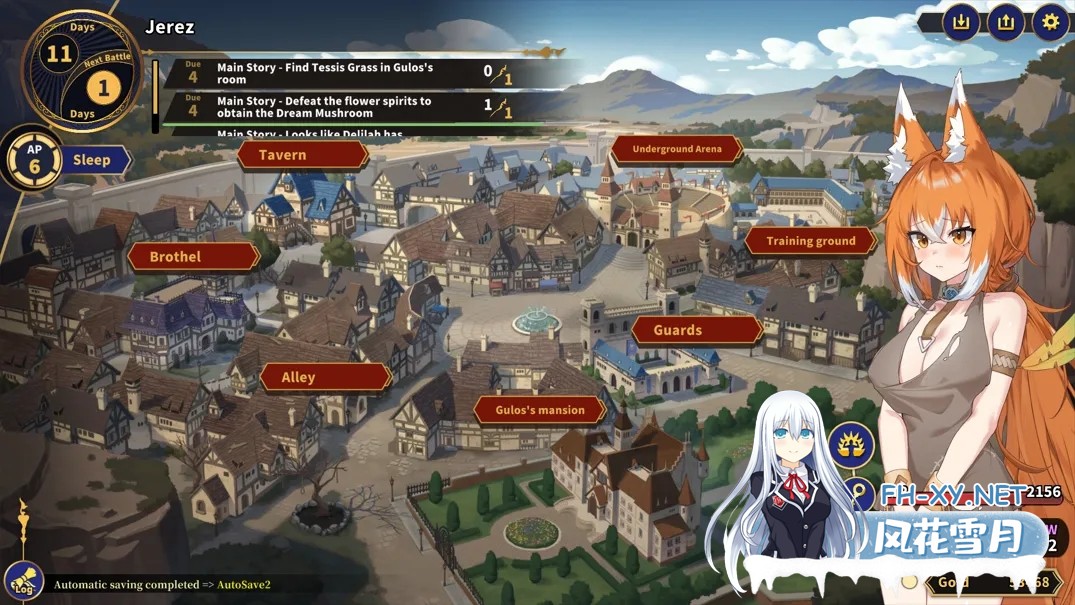Enter the Alley location

coord(324,377)
